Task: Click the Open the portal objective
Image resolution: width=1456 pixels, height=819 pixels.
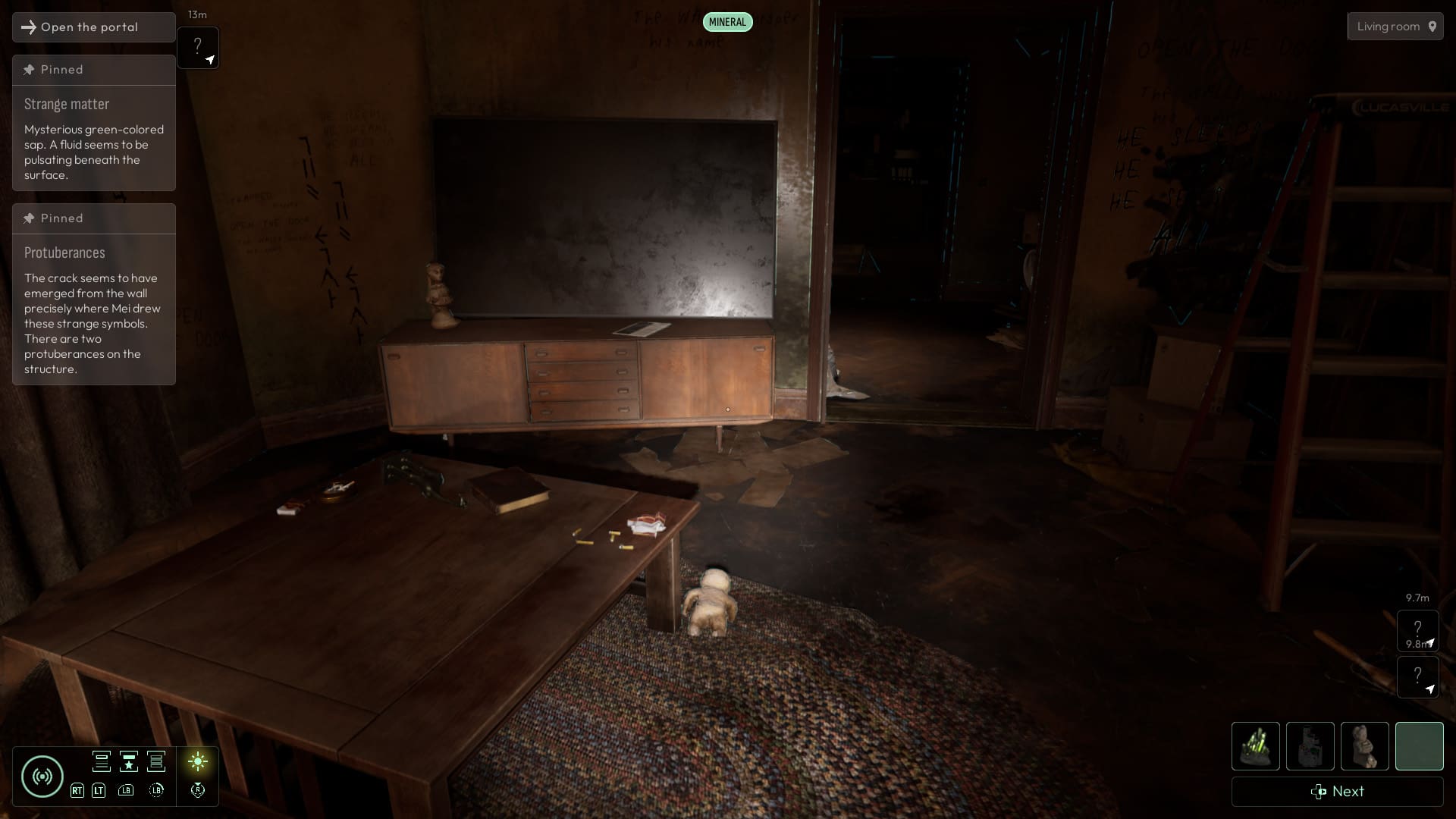Action: coord(89,27)
